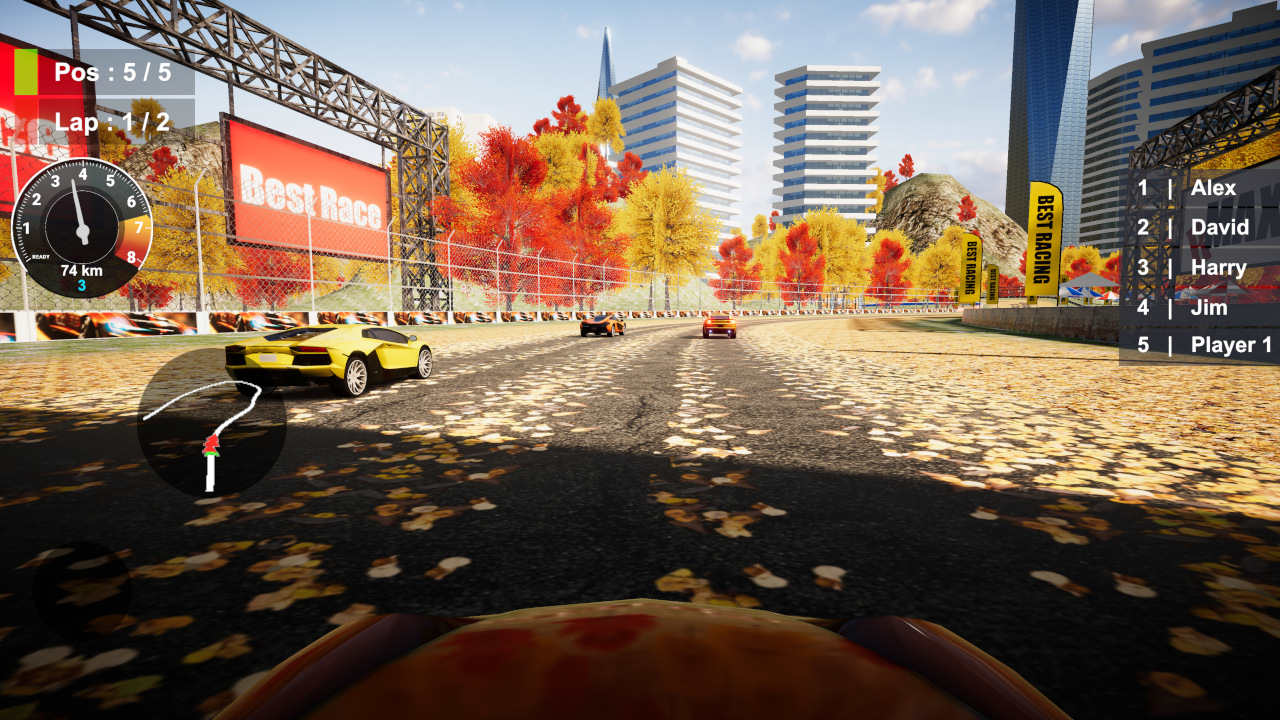Click the 74 km speed readout

coord(79,270)
